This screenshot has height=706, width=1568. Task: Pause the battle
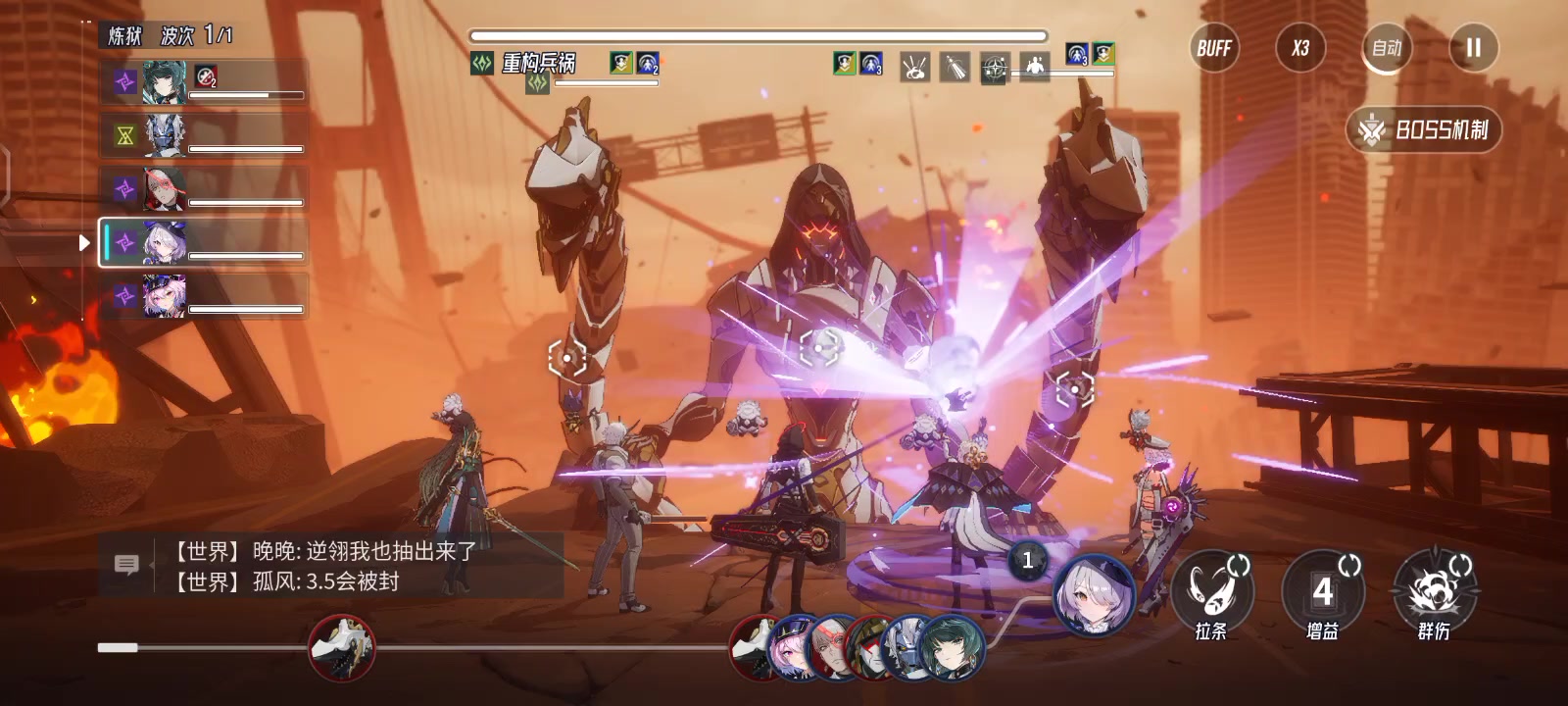tap(1473, 48)
